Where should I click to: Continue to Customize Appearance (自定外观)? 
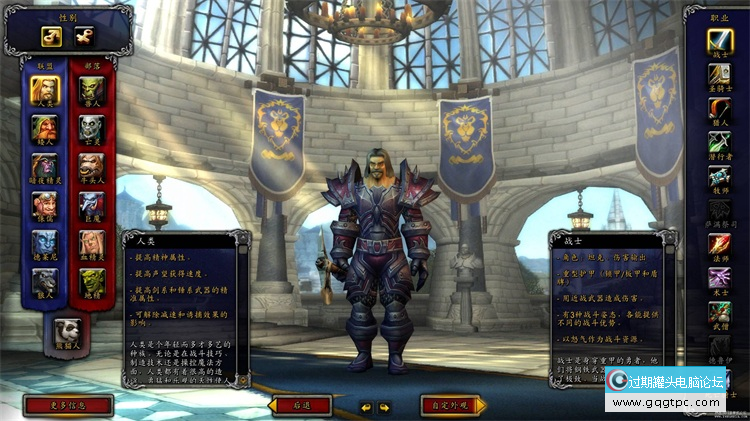click(453, 406)
